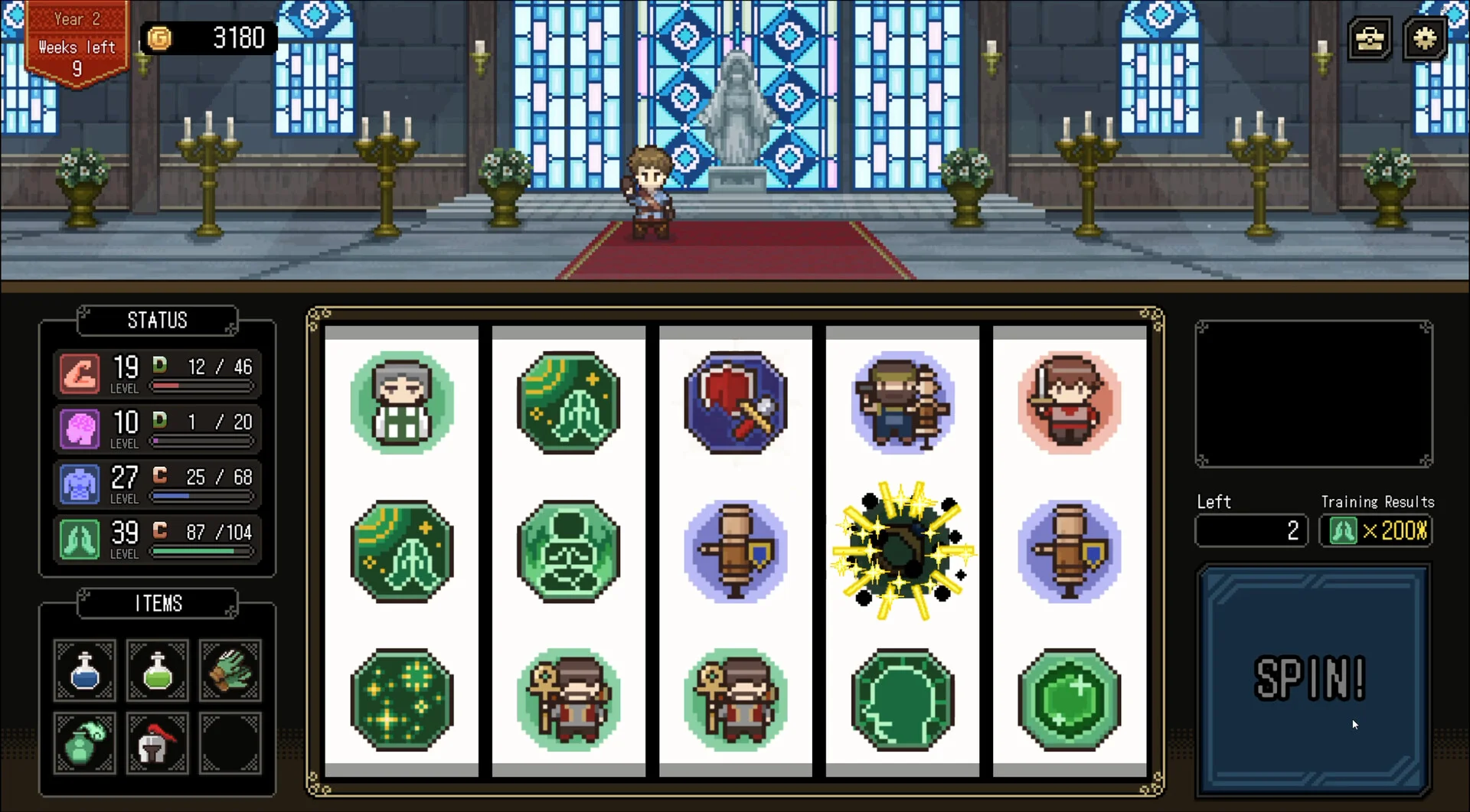Open the briefcase inventory icon
The image size is (1470, 812).
click(1370, 38)
